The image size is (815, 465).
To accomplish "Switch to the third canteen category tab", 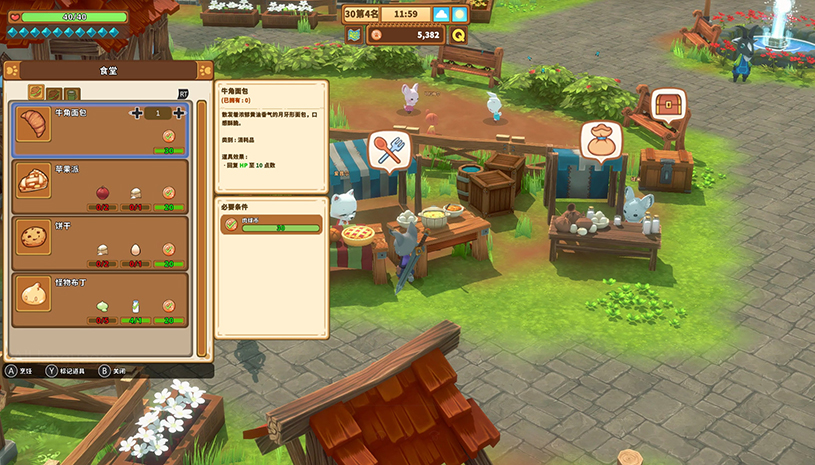I will point(71,93).
